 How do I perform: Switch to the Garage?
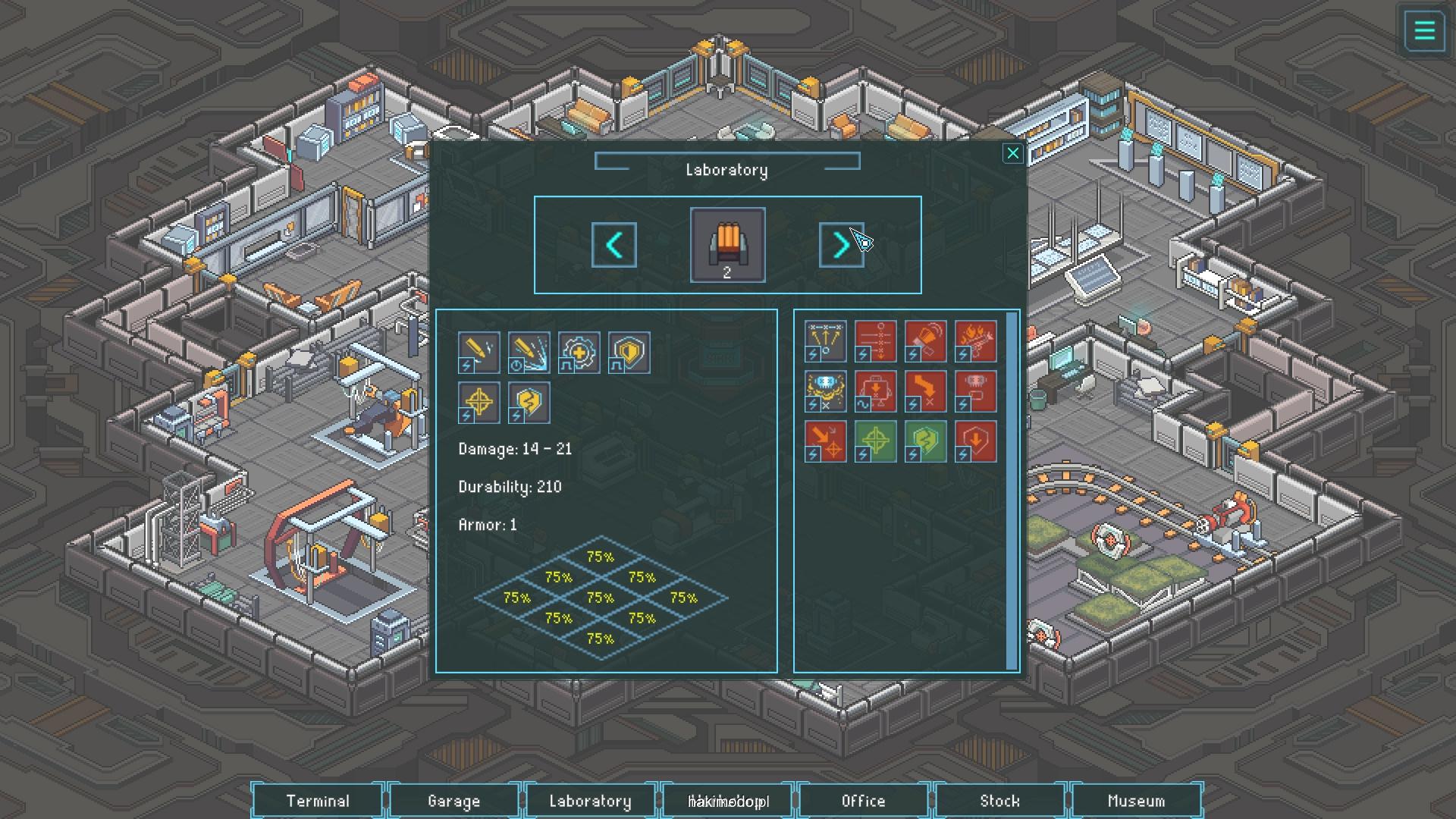(453, 801)
